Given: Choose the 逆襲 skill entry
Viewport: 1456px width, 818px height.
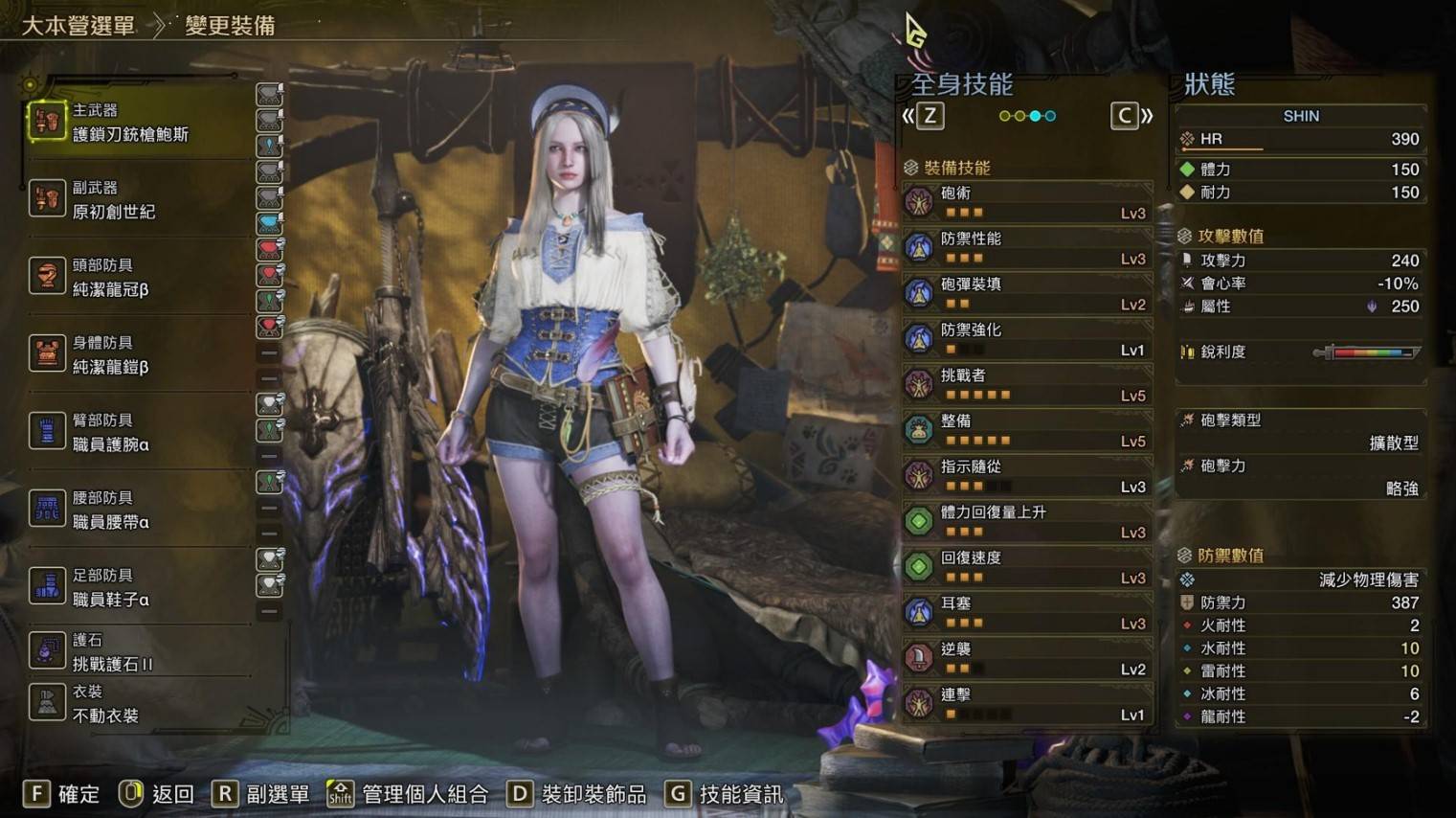Looking at the screenshot, I should 1026,658.
